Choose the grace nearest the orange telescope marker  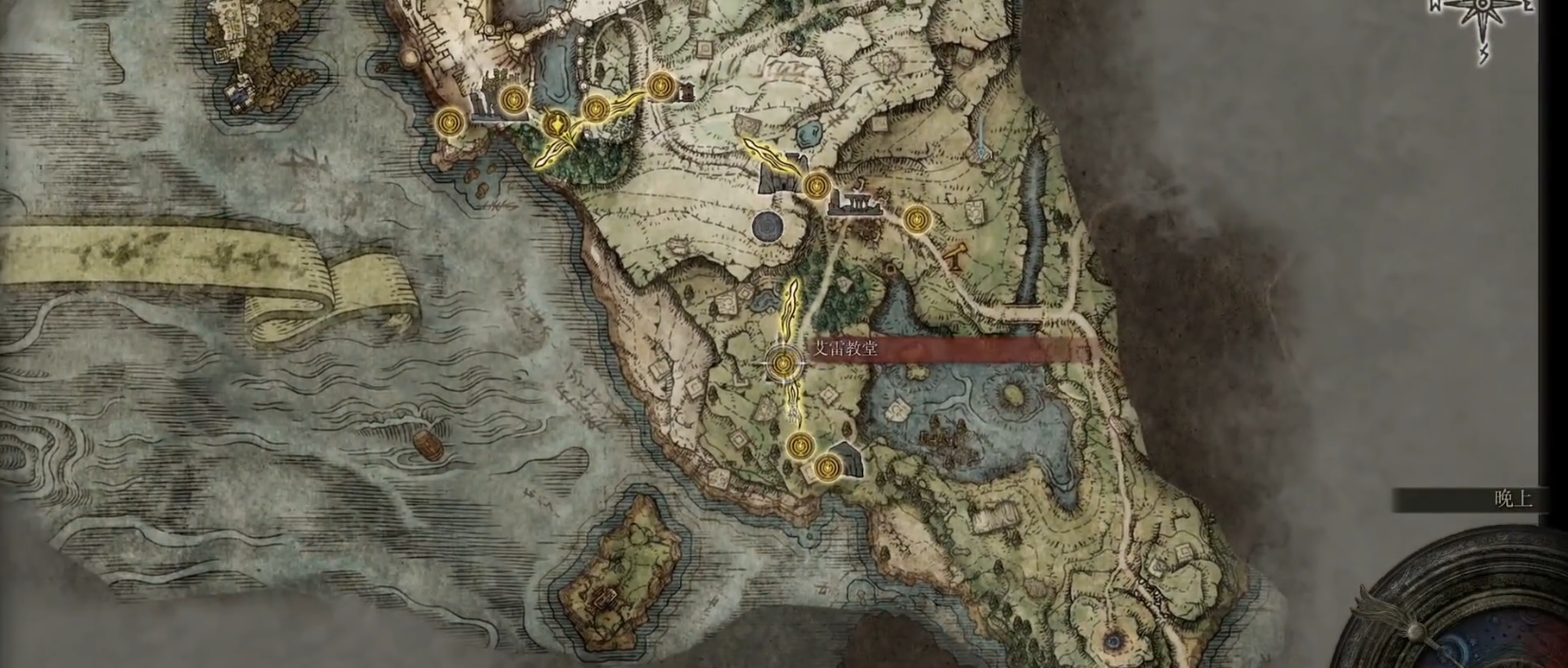[914, 220]
